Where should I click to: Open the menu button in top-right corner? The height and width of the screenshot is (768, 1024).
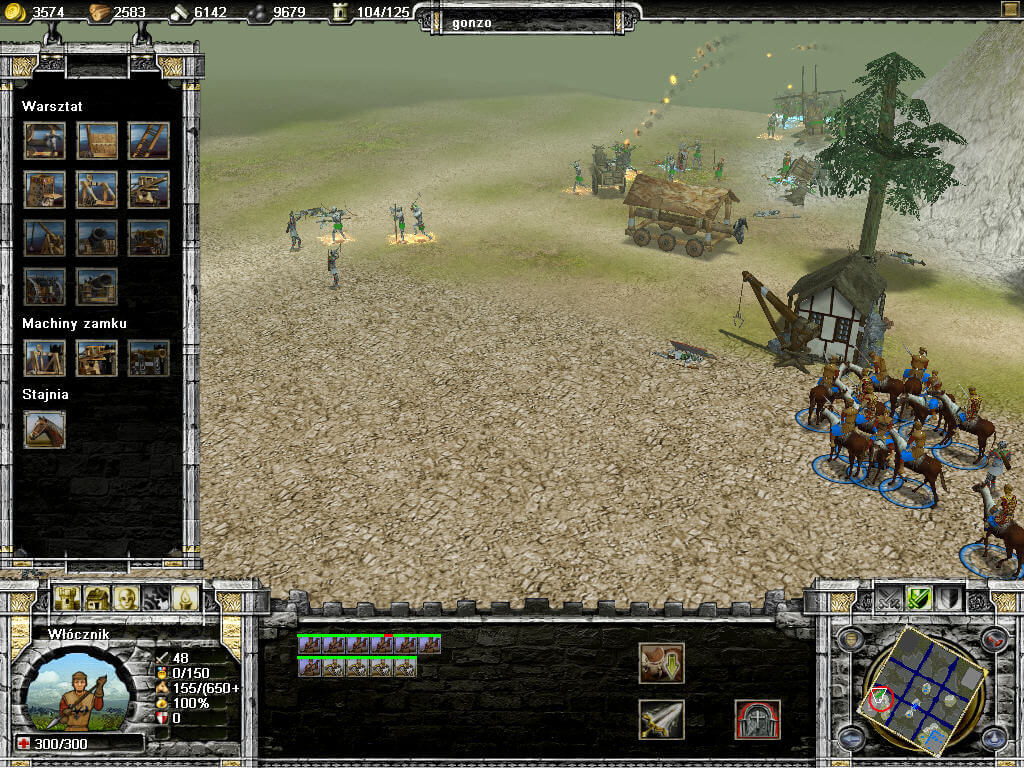pyautogui.click(x=1010, y=9)
